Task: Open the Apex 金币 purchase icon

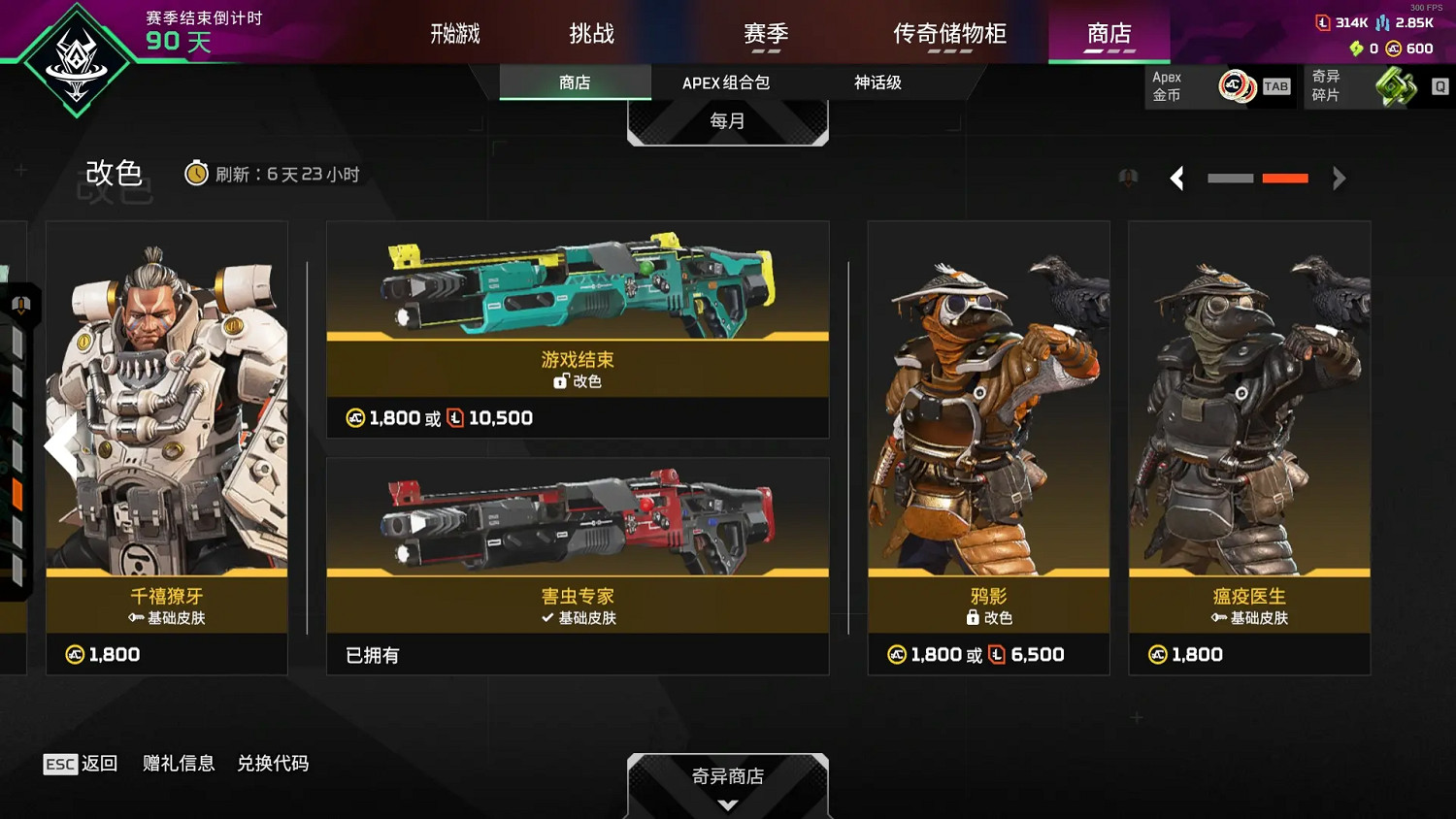Action: click(1237, 85)
